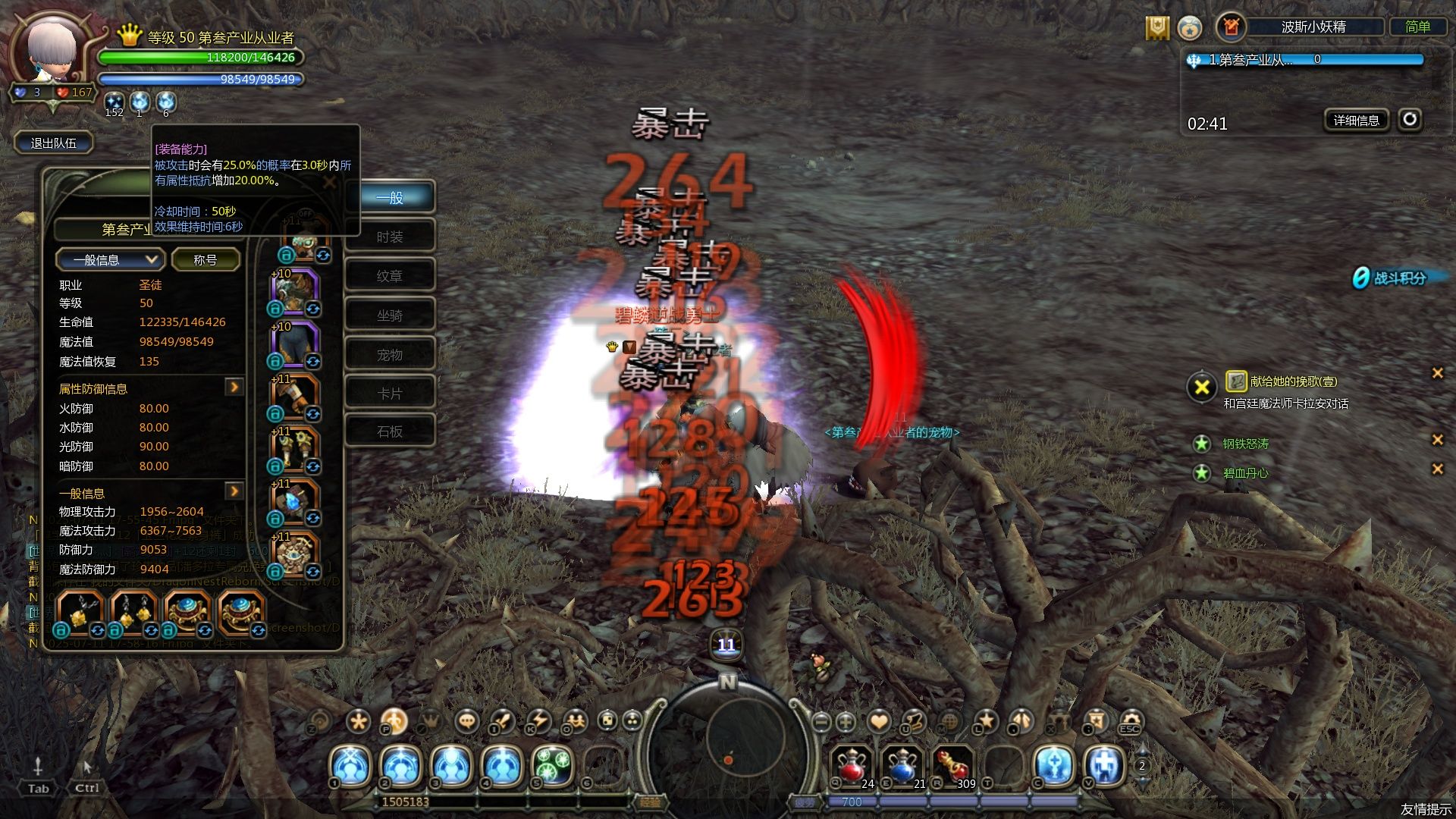Open the 石板 stone tablet tab

(x=390, y=431)
